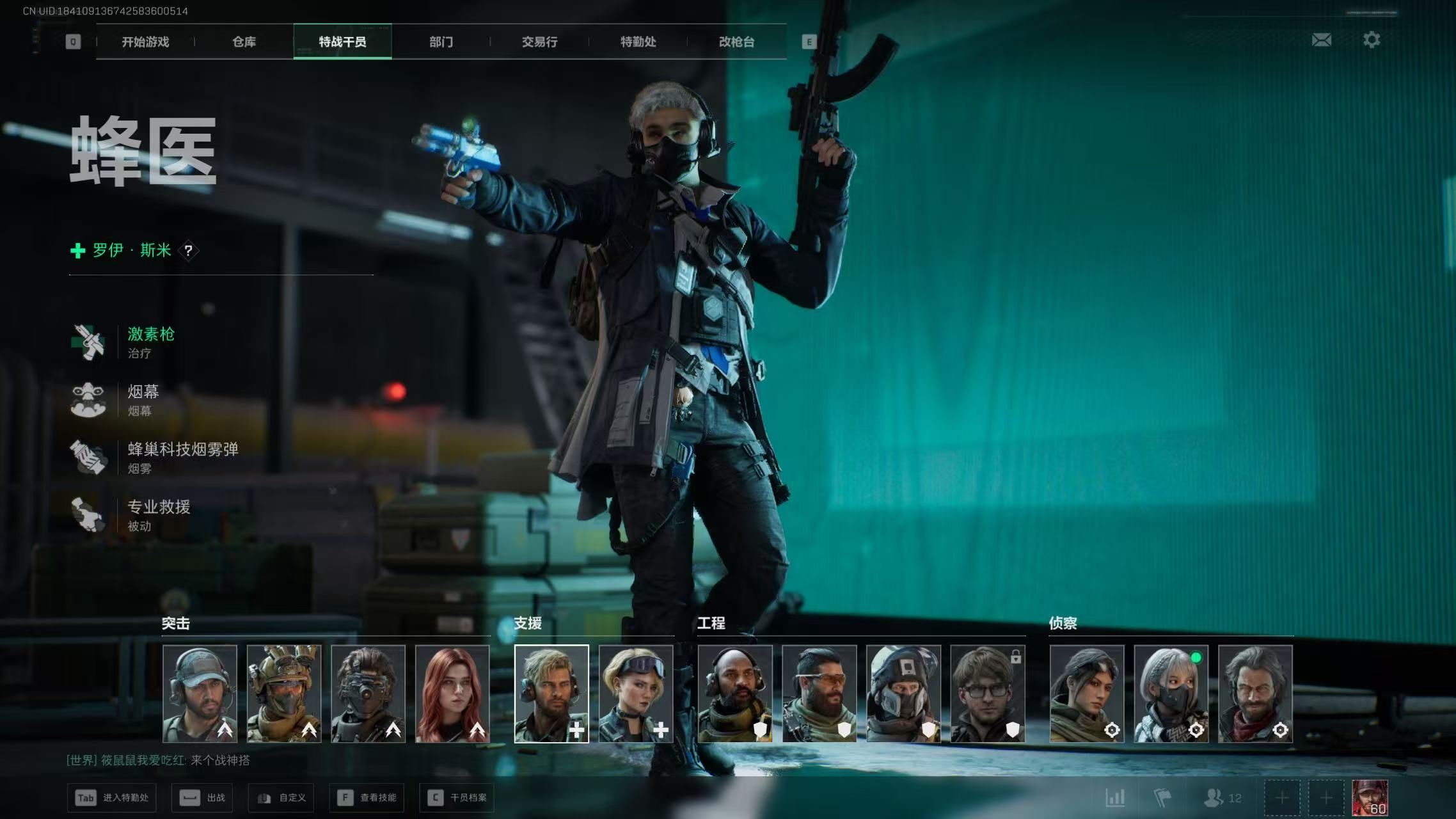The height and width of the screenshot is (819, 1456).
Task: Open the mail inbox envelope icon
Action: [x=1321, y=40]
